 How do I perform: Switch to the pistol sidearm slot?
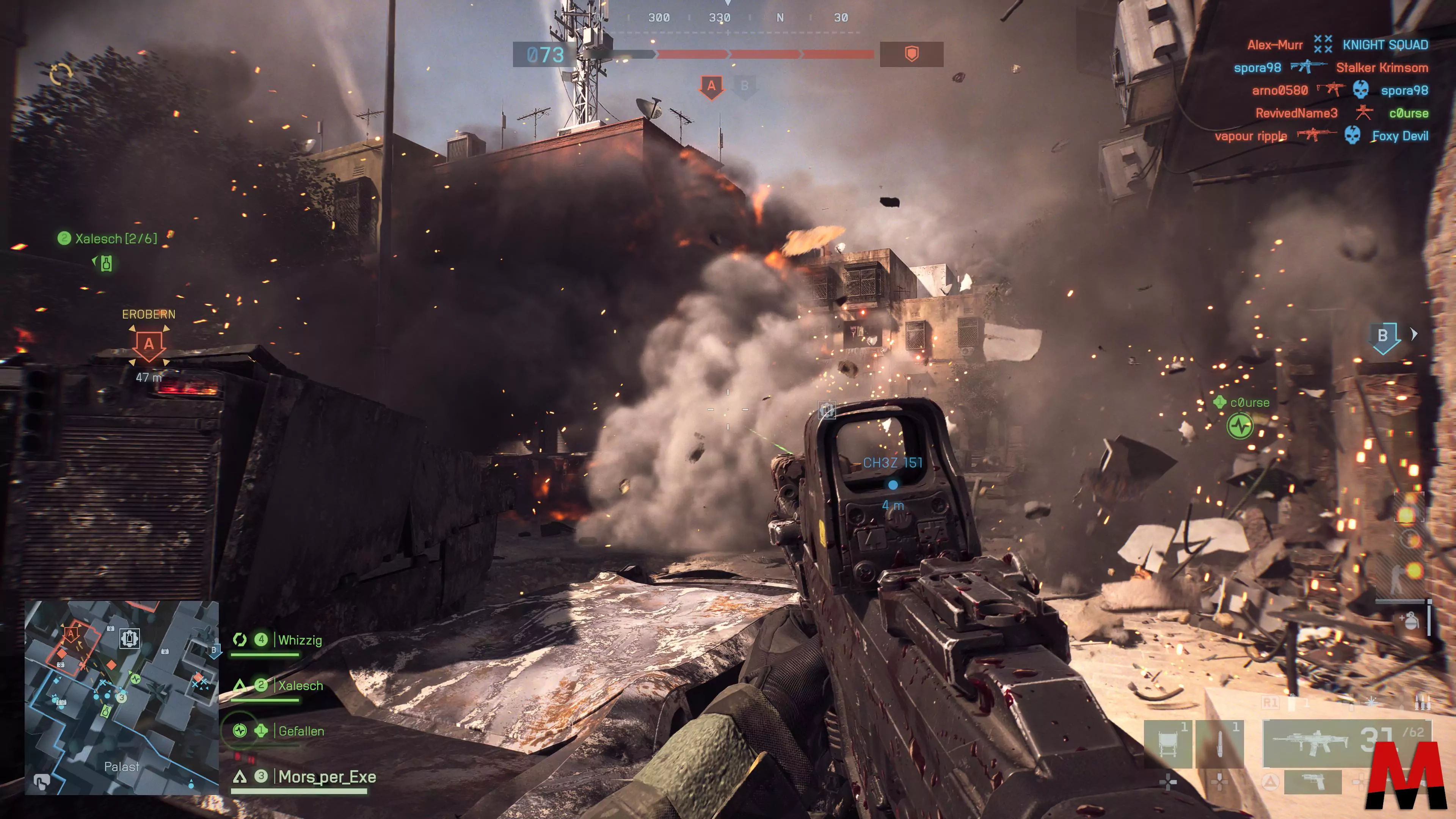pyautogui.click(x=1312, y=782)
